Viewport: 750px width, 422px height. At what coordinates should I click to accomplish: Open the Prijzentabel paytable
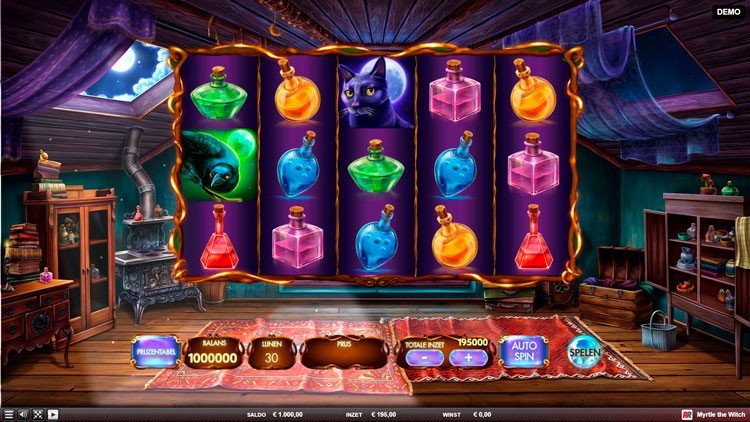155,352
